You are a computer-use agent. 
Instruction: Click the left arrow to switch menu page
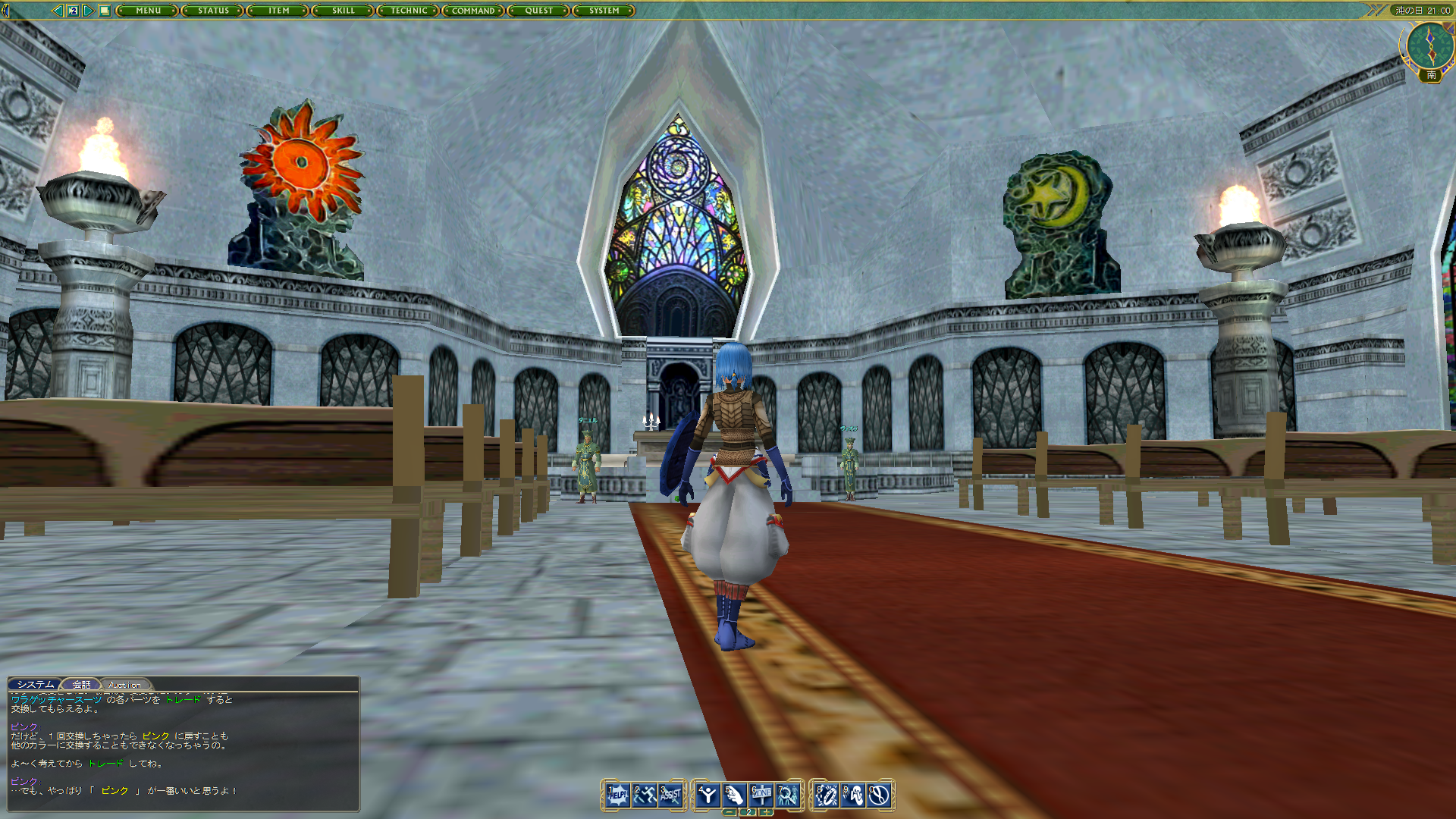pos(58,11)
